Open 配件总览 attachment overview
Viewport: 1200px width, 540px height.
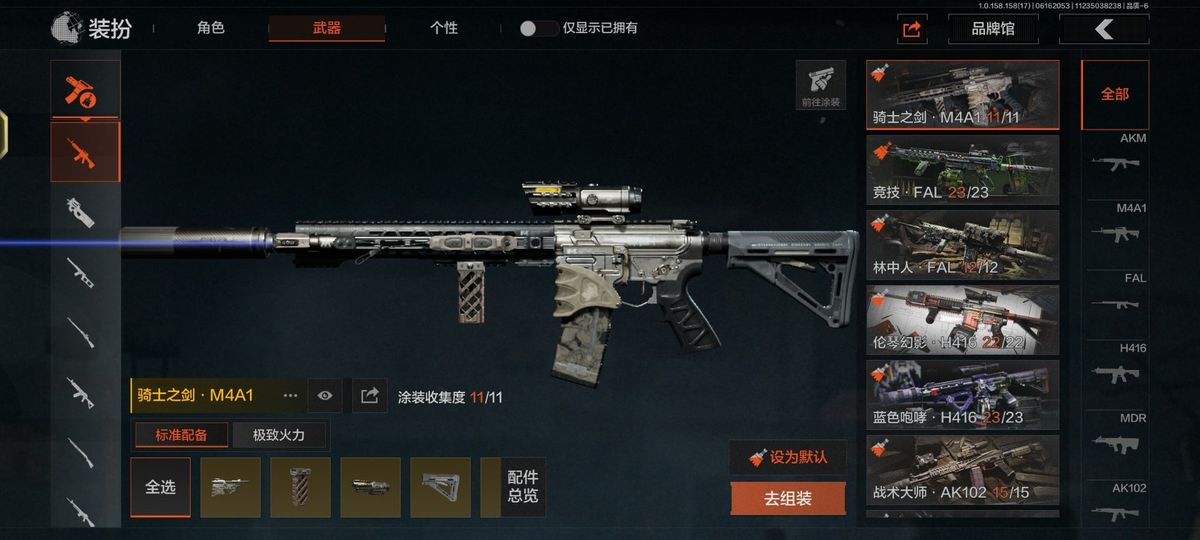click(x=522, y=487)
